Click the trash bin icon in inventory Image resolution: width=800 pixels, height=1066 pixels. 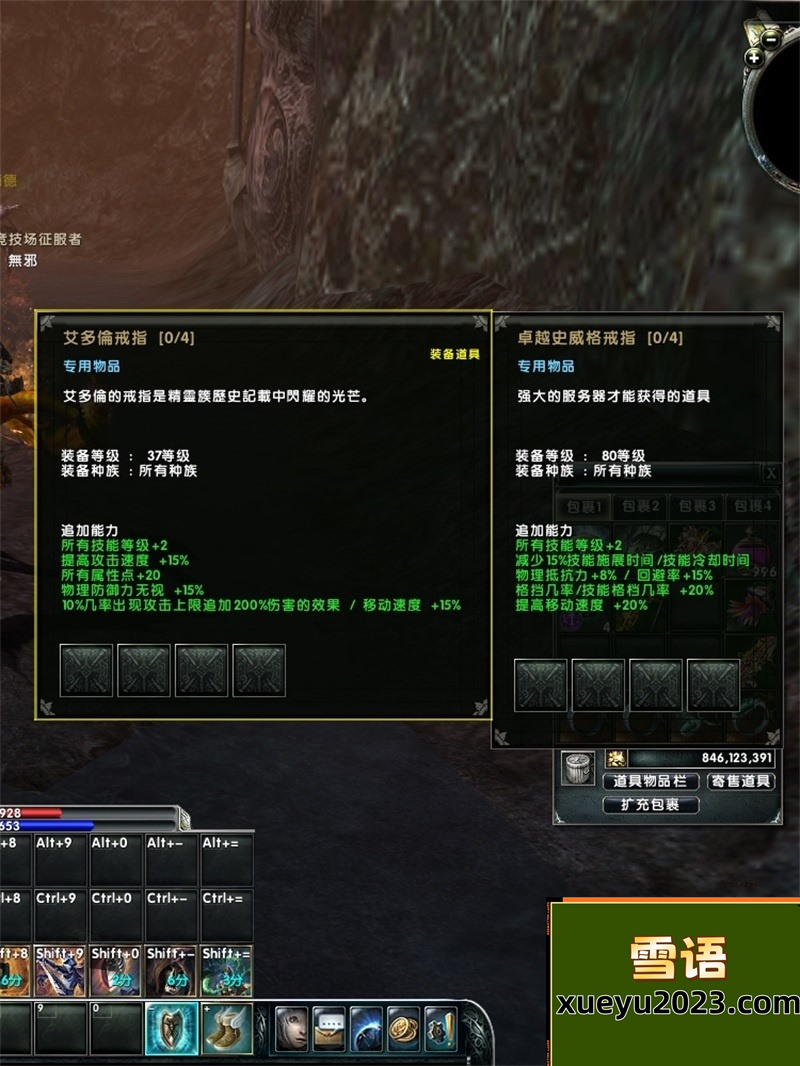pos(577,767)
